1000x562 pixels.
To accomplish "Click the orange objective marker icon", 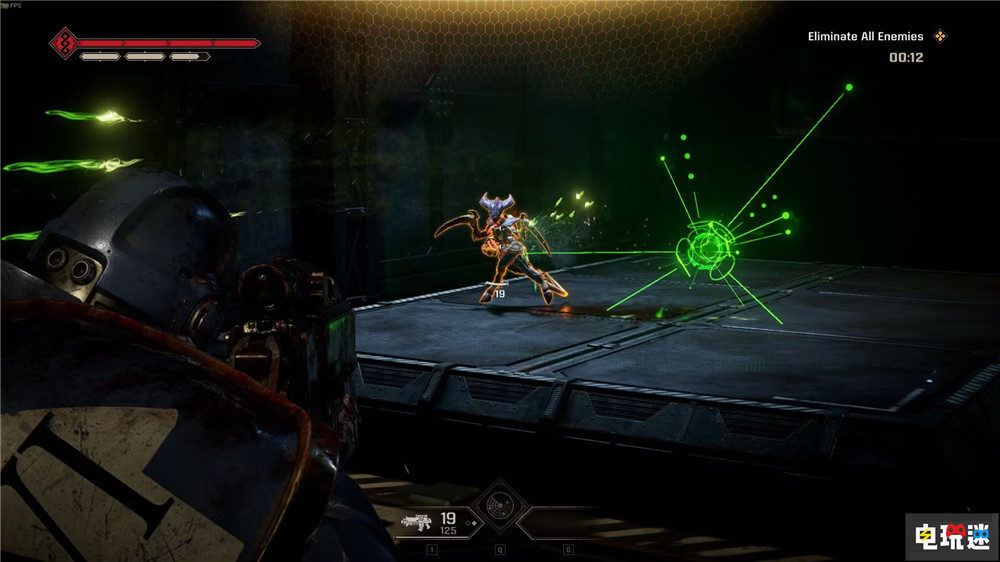I will click(939, 37).
